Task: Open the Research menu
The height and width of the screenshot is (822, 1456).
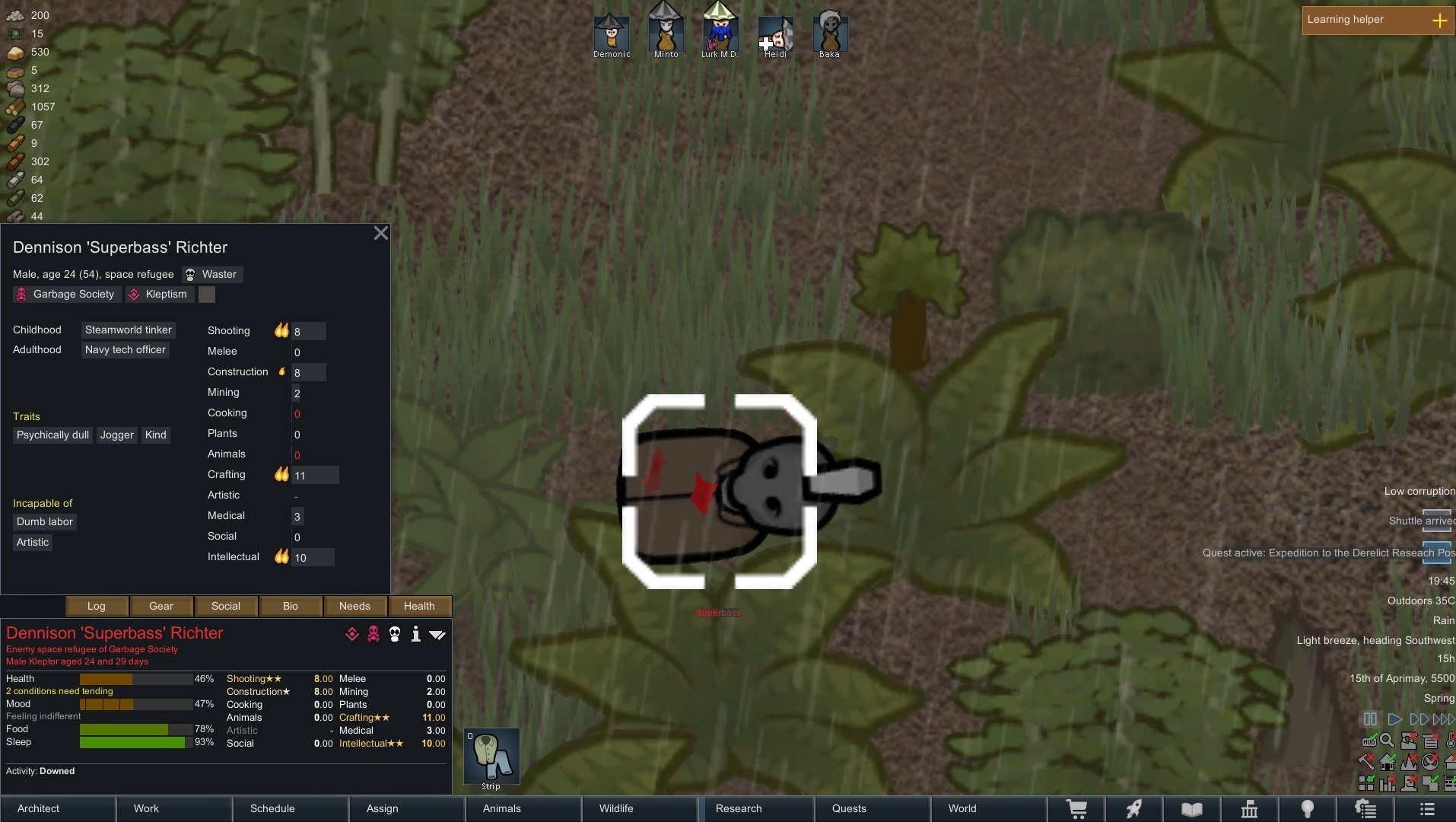Action: click(739, 809)
